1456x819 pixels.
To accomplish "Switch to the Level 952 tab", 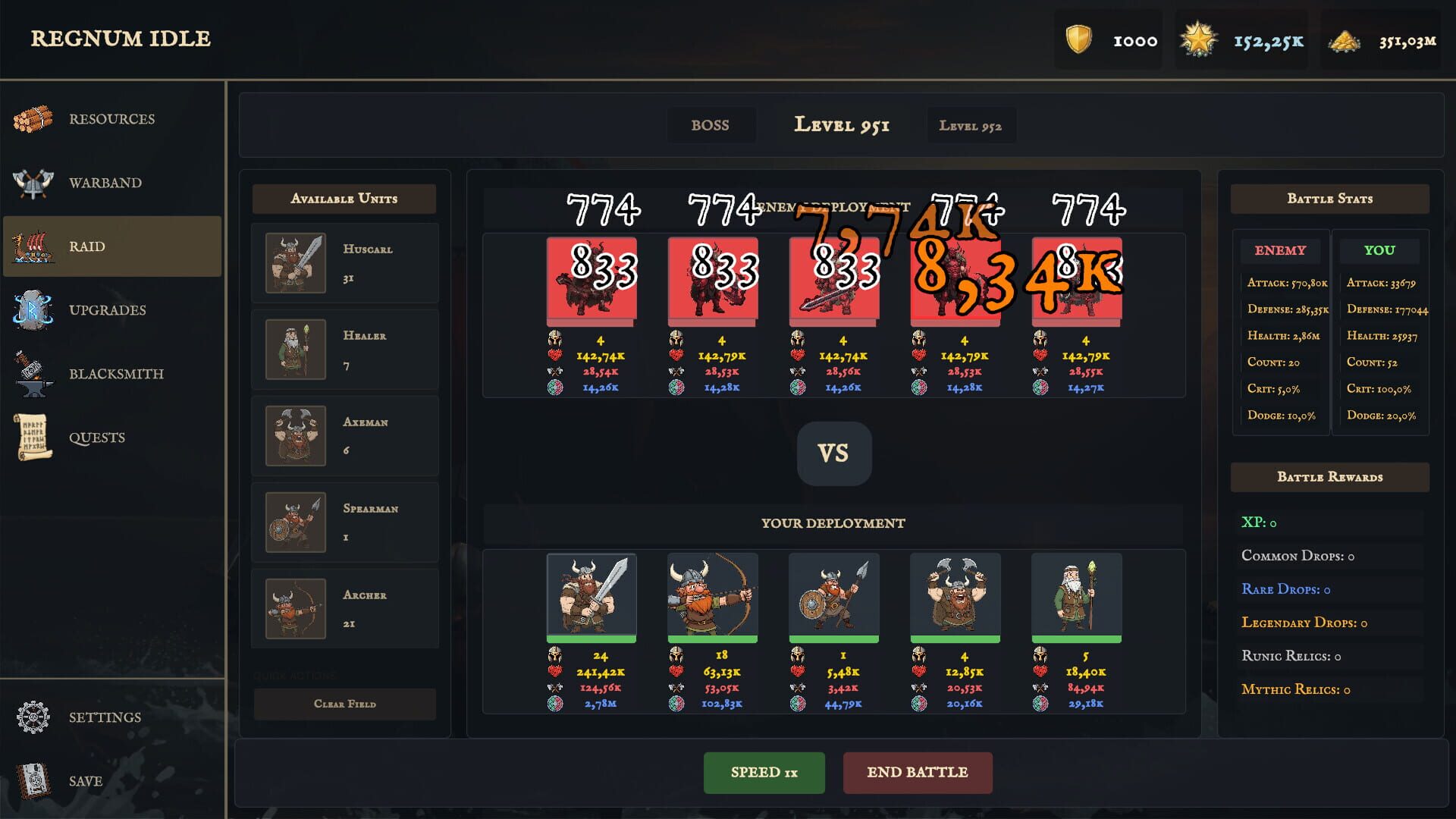I will tap(971, 125).
